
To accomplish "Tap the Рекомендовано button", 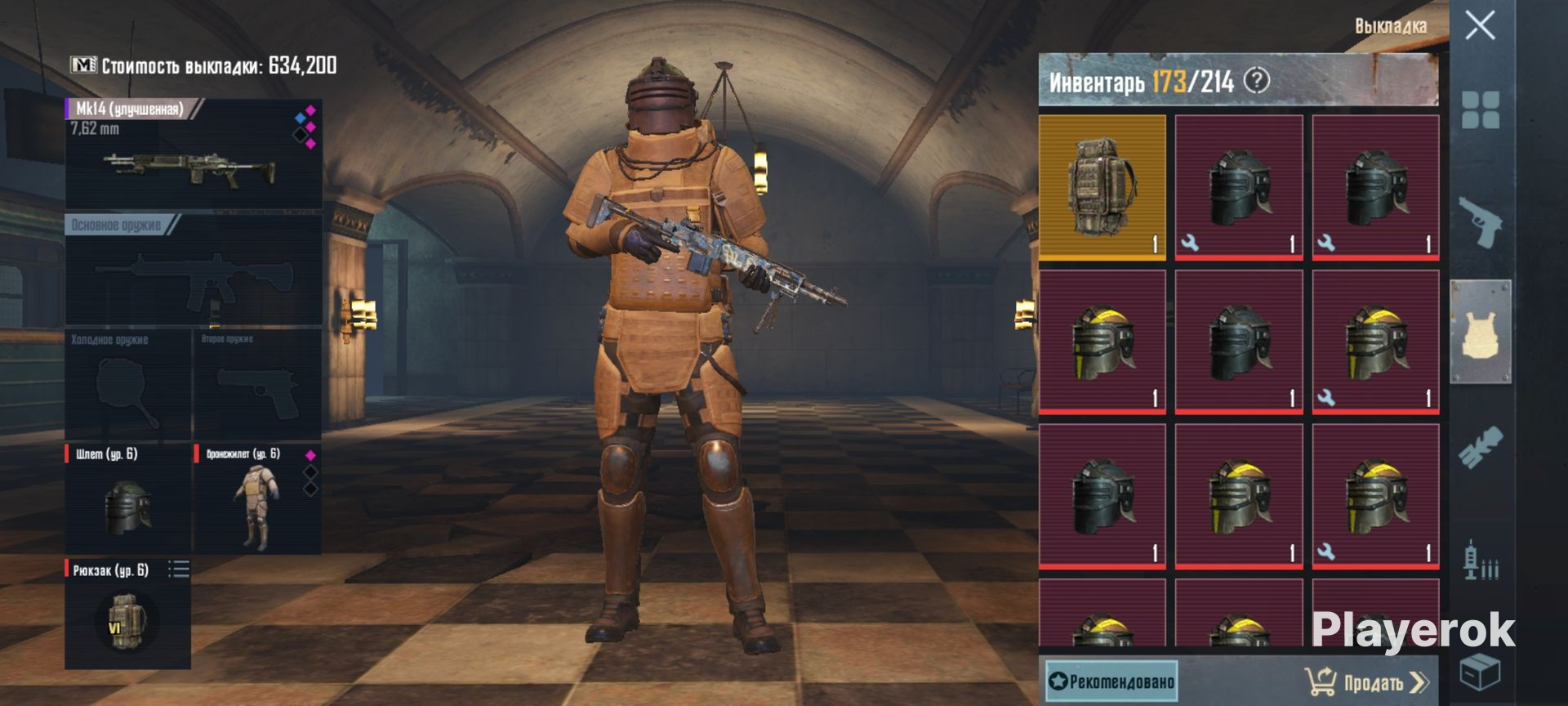I will coord(1111,681).
